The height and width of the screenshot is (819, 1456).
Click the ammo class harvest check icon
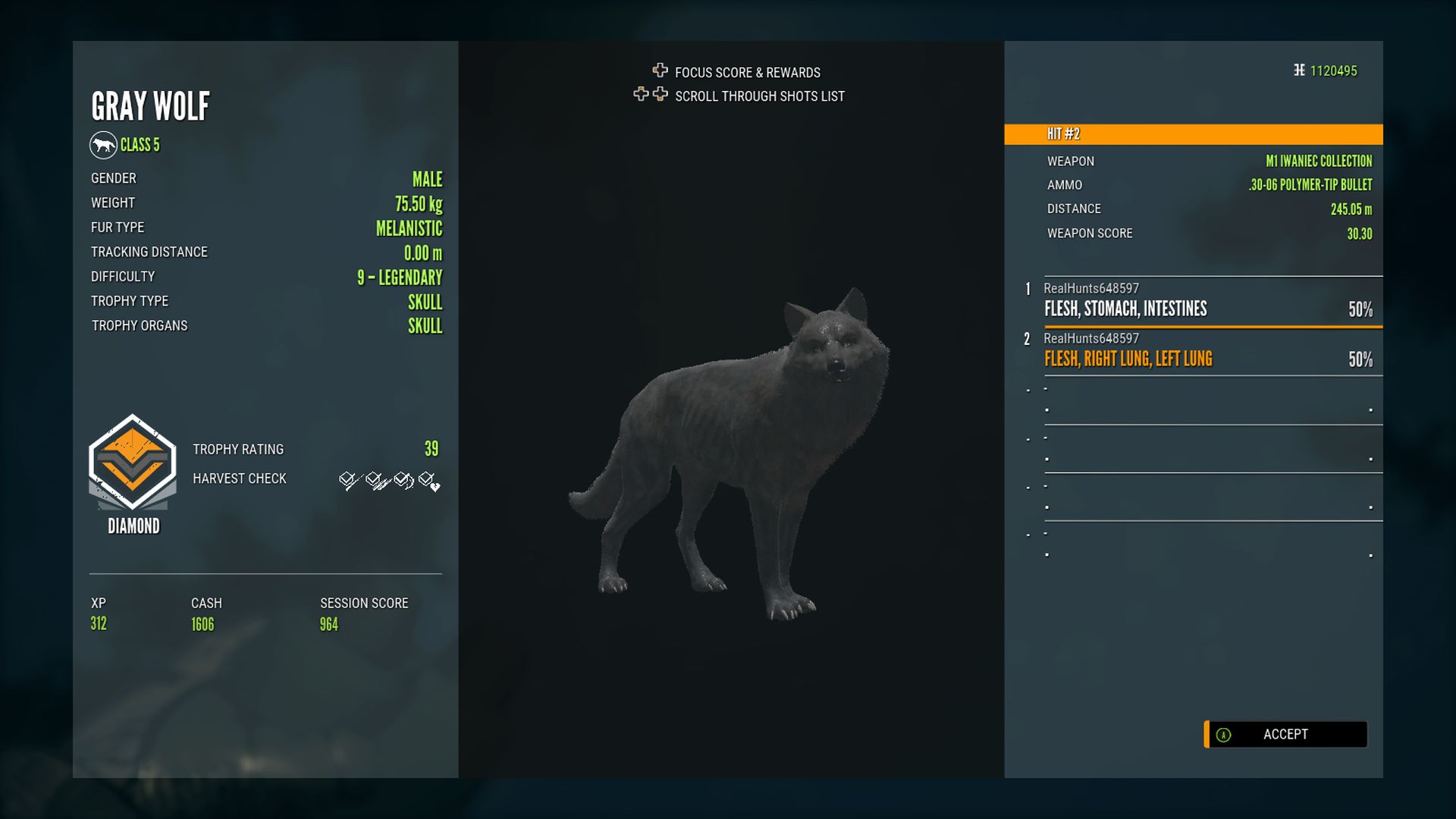pos(400,479)
